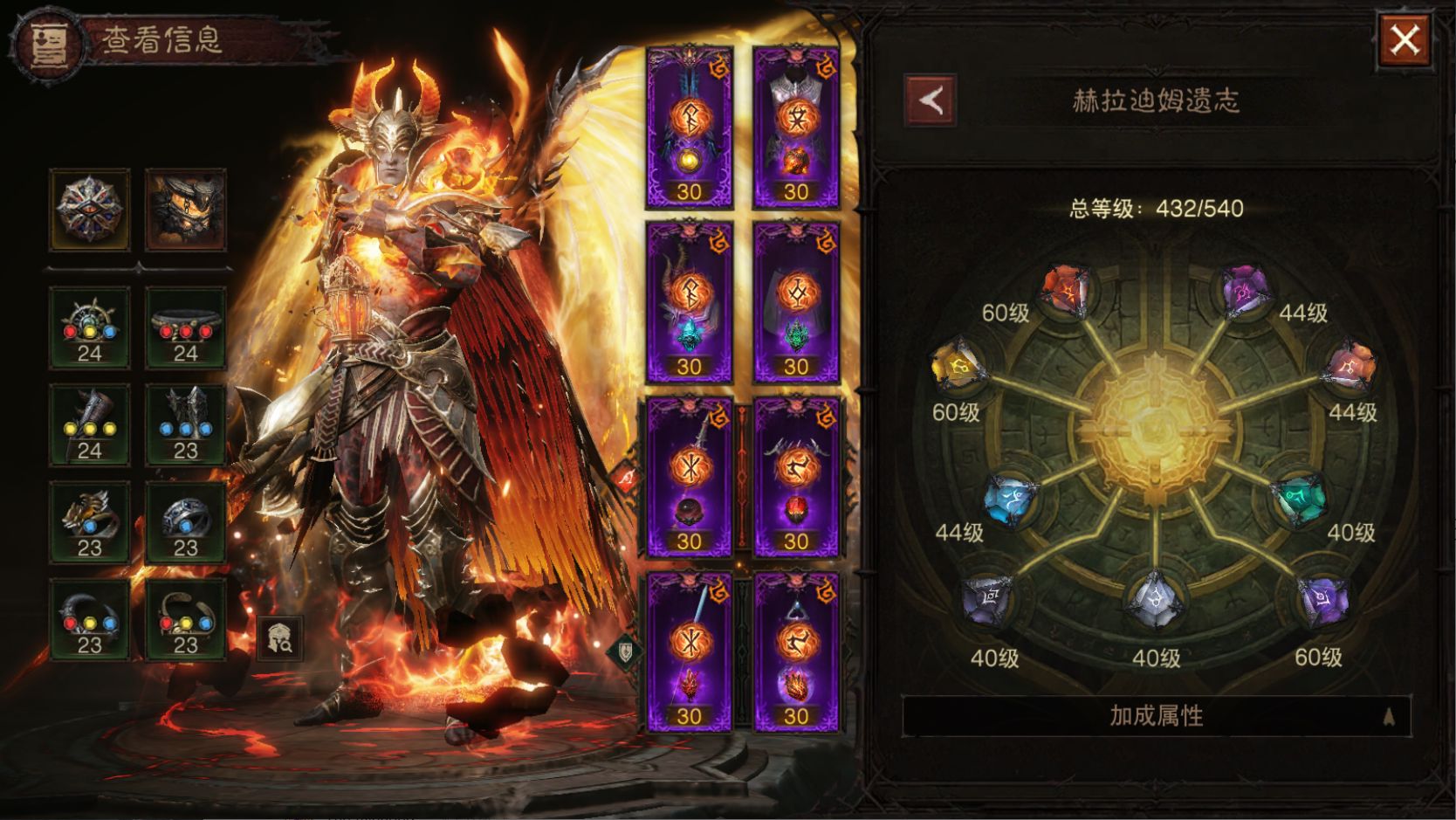Pick the violet gem at 60级
The height and width of the screenshot is (820, 1456).
pyautogui.click(x=1322, y=600)
